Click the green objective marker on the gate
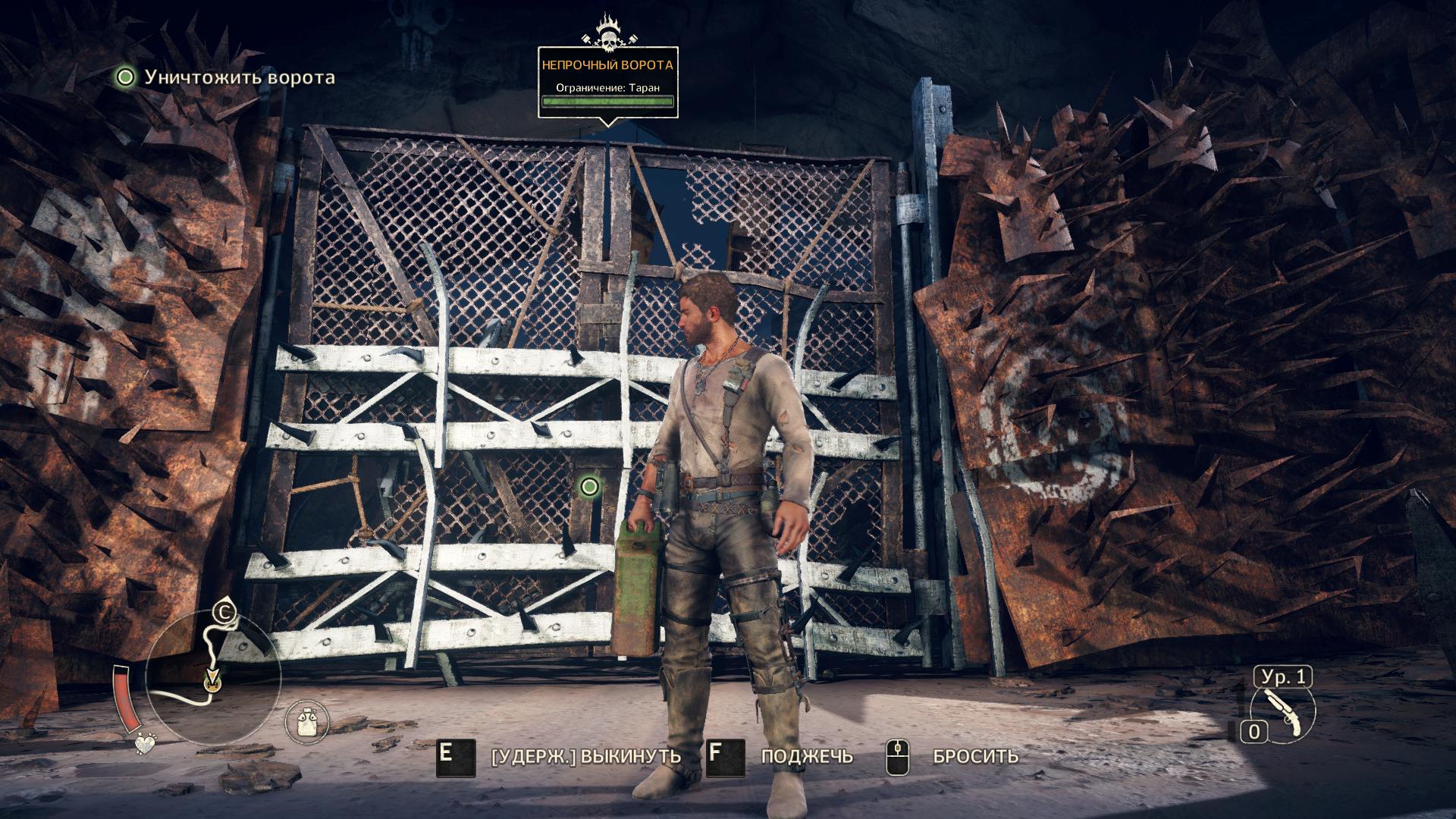 (590, 486)
